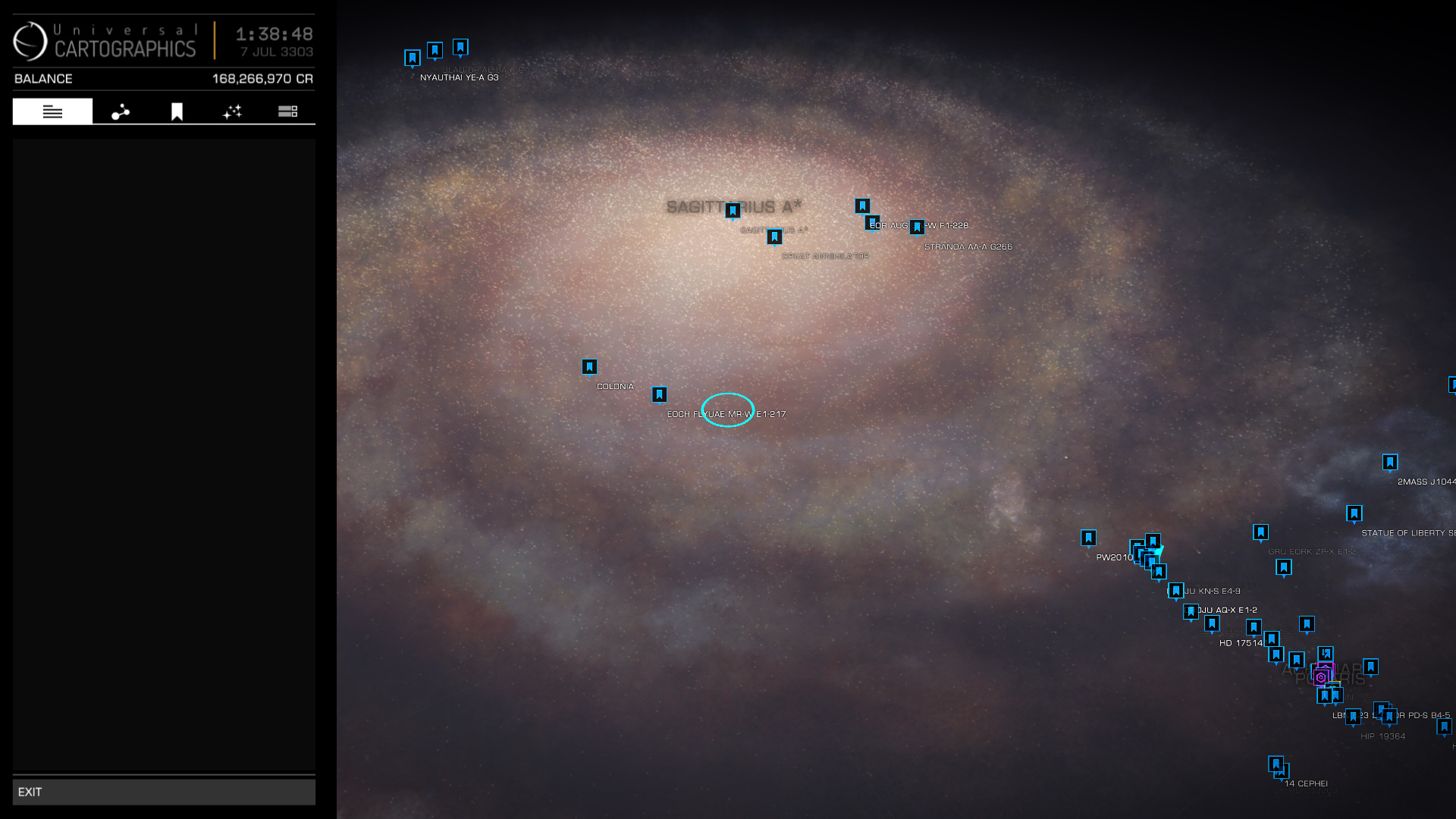Exit the galaxy map
This screenshot has width=1456, height=819.
click(x=163, y=792)
